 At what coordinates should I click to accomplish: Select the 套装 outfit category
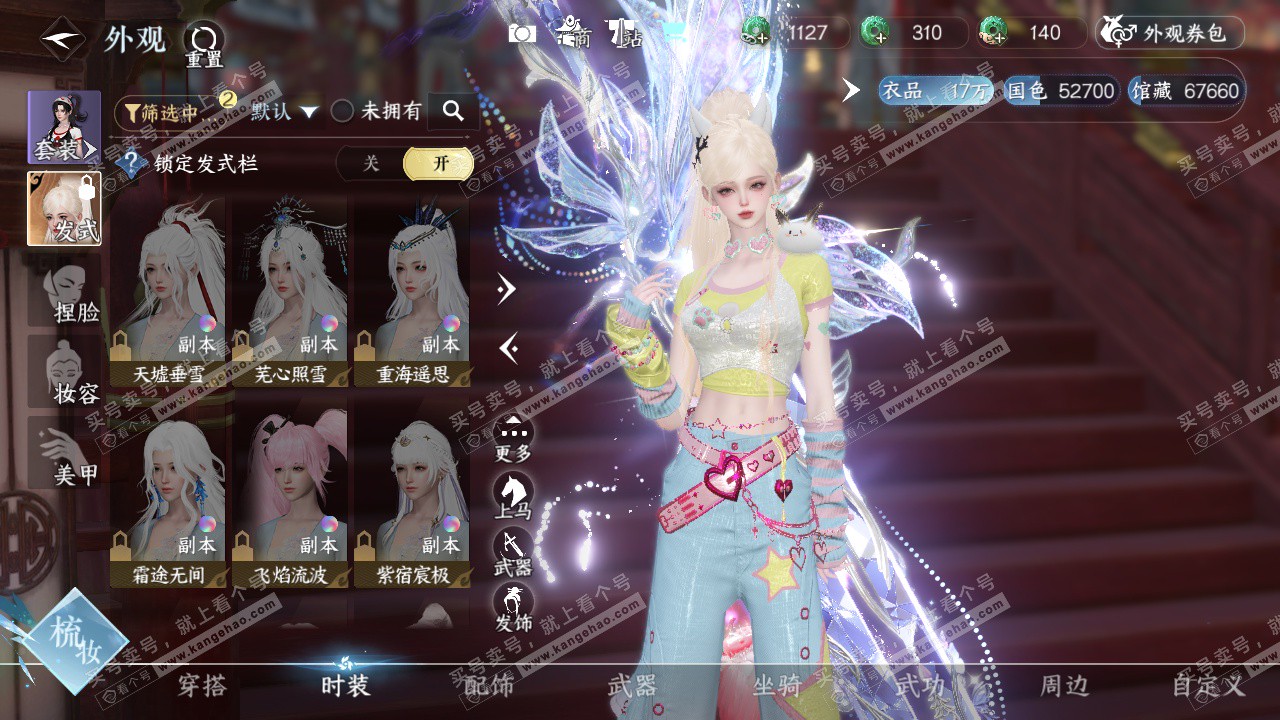64,127
